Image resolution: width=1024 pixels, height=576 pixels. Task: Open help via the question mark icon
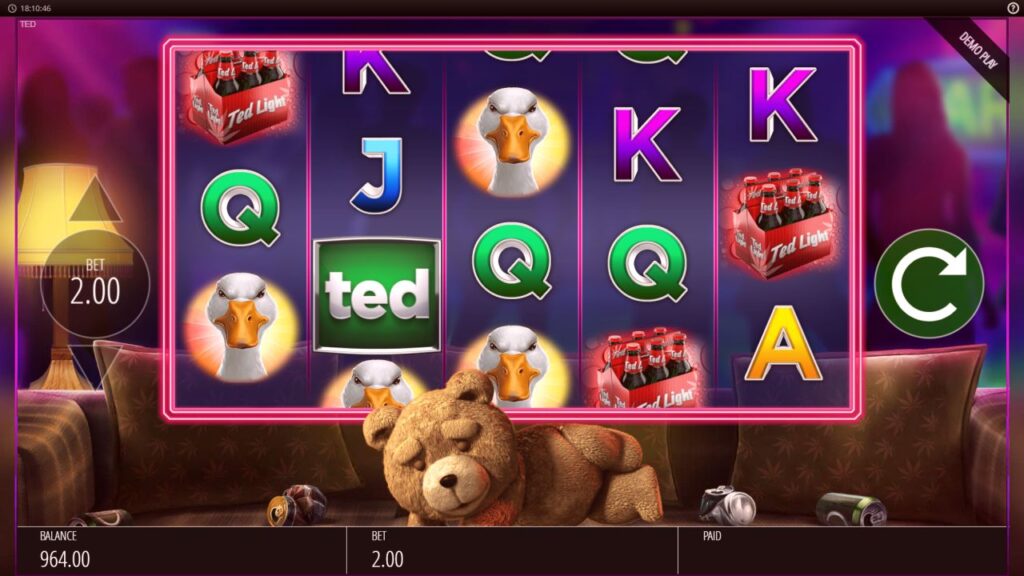pyautogui.click(x=1012, y=8)
